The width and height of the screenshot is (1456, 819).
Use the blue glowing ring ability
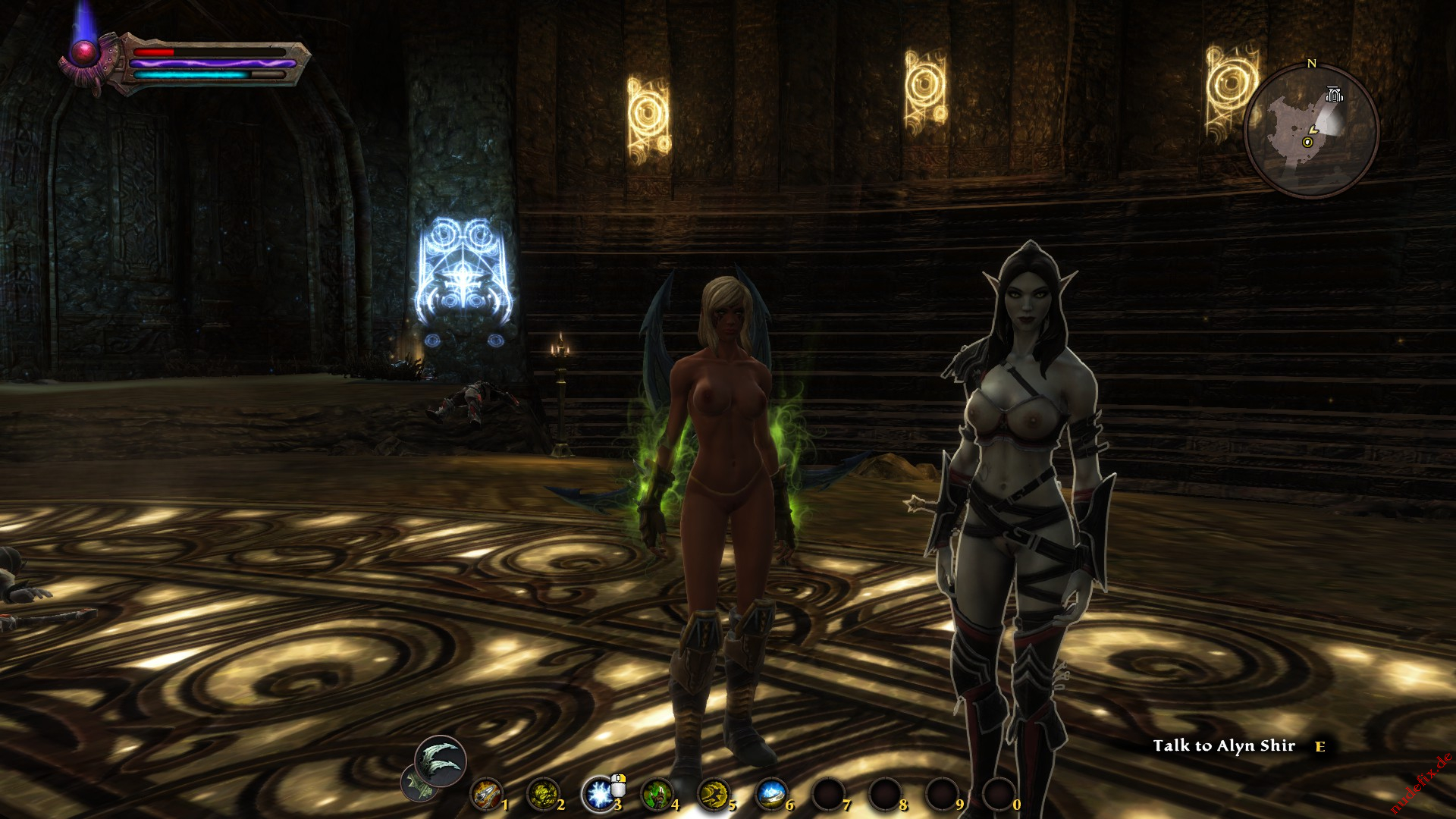770,795
